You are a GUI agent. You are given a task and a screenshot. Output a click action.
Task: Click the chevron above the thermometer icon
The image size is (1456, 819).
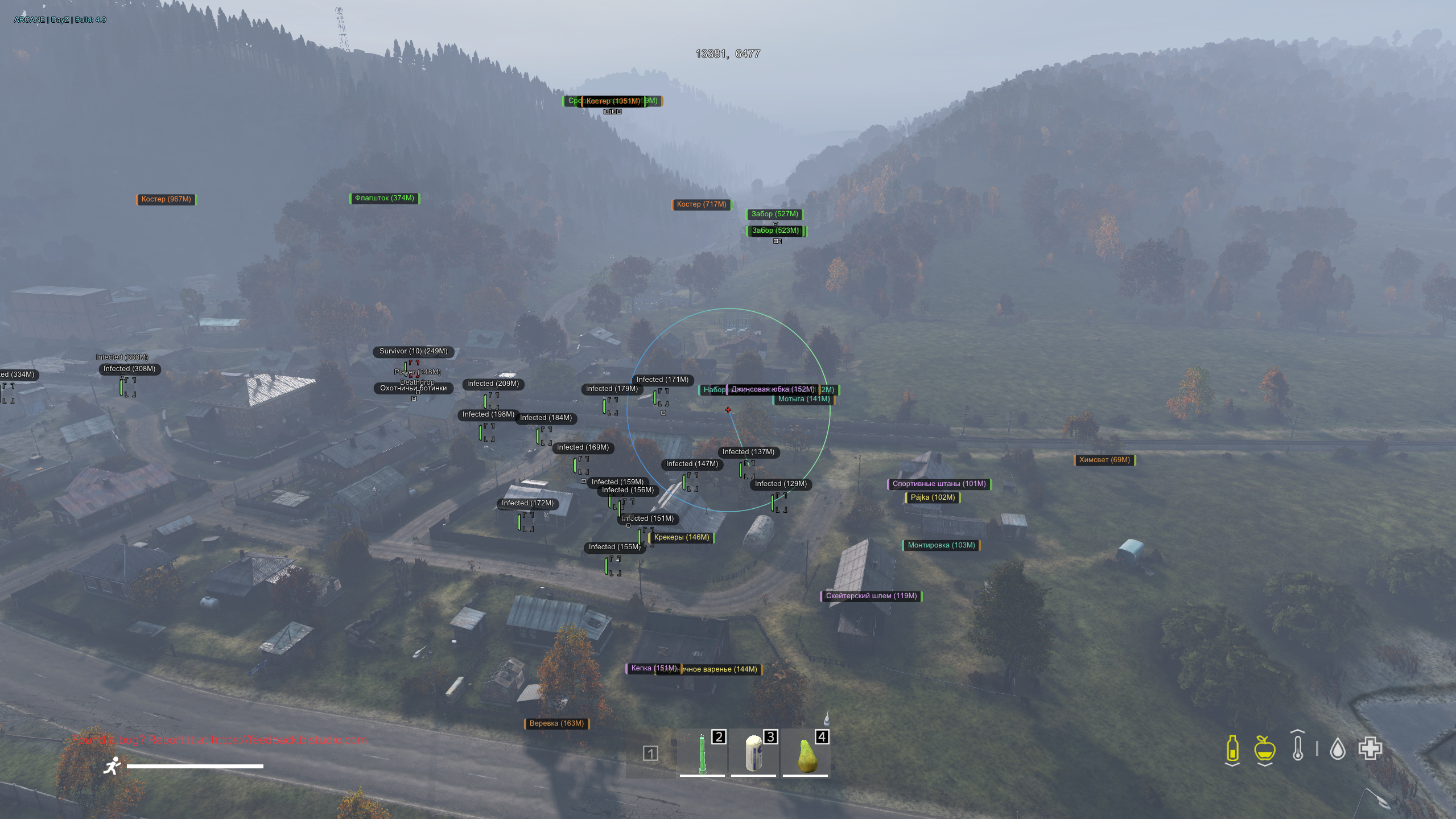click(1297, 732)
